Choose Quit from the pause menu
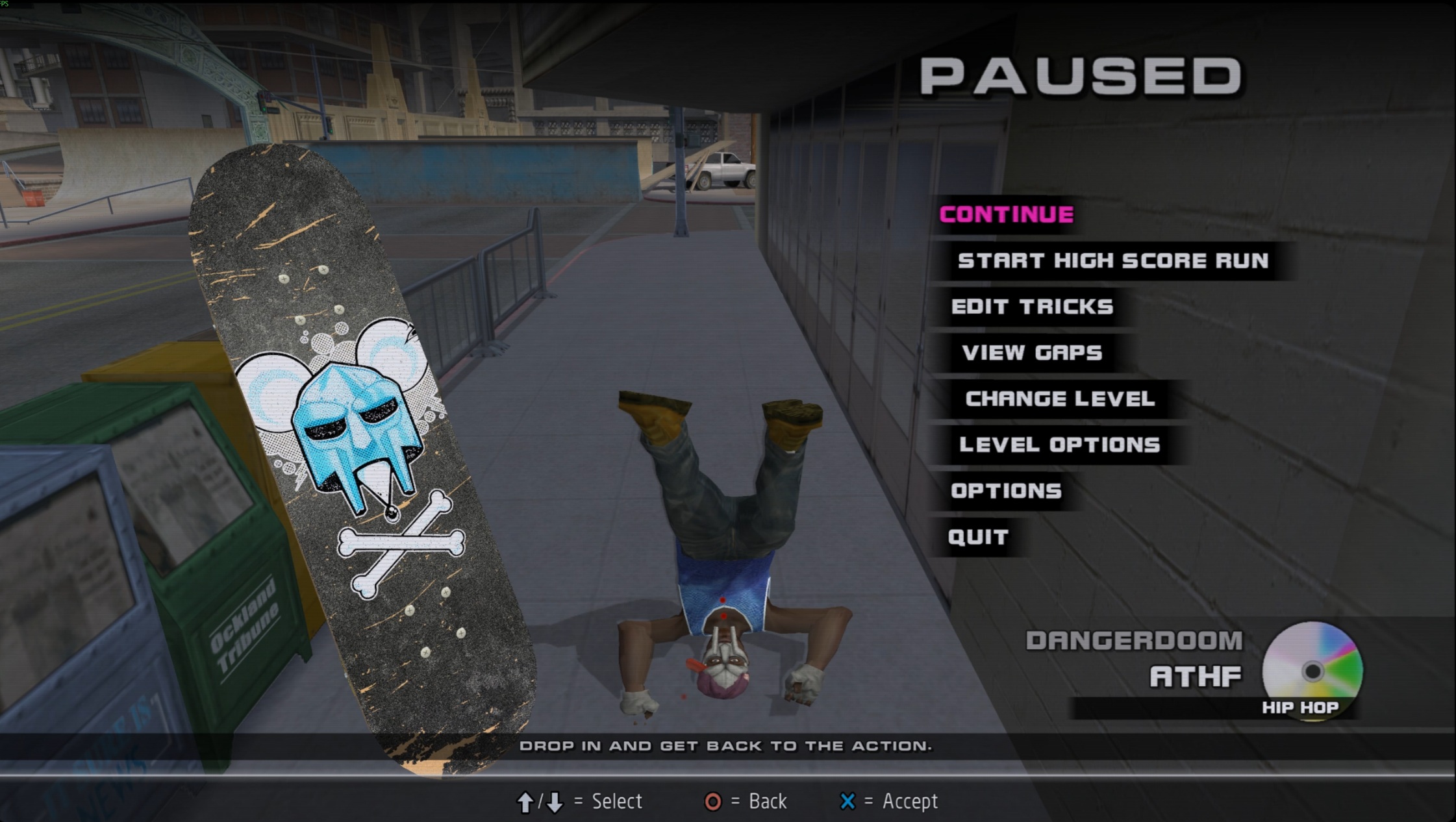1456x822 pixels. pyautogui.click(x=978, y=537)
